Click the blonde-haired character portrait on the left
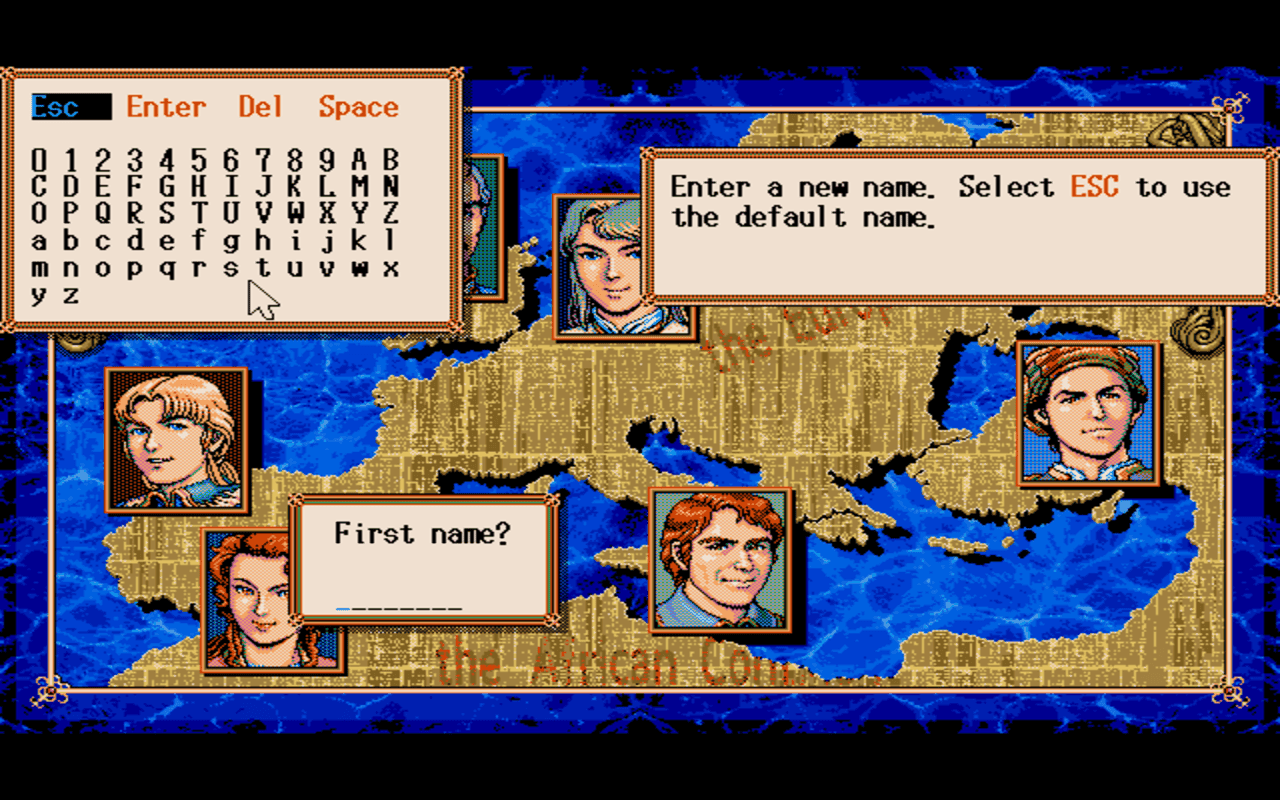Viewport: 1280px width, 800px height. [x=176, y=438]
